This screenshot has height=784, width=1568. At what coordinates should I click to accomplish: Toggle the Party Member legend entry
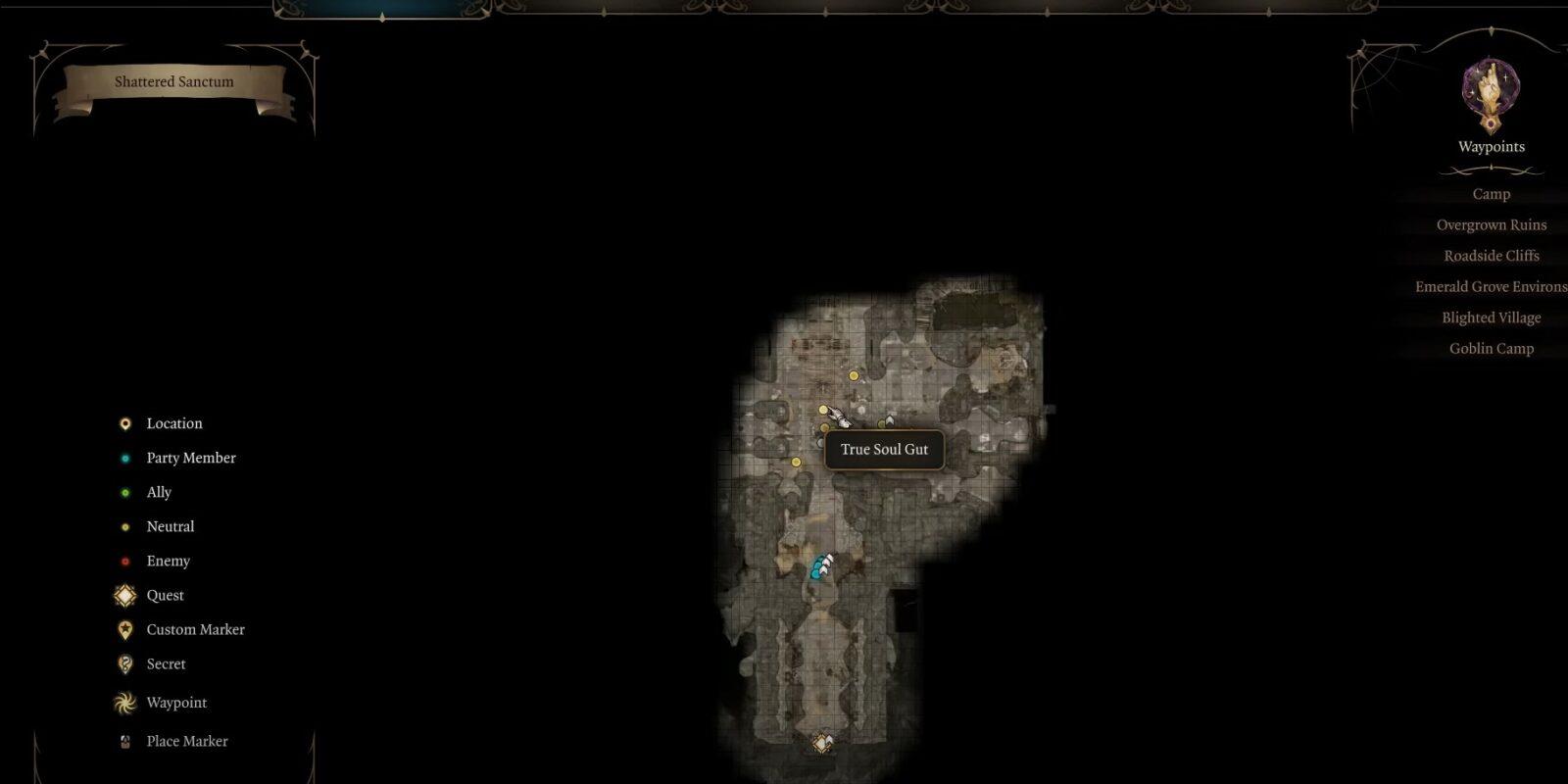pos(190,458)
